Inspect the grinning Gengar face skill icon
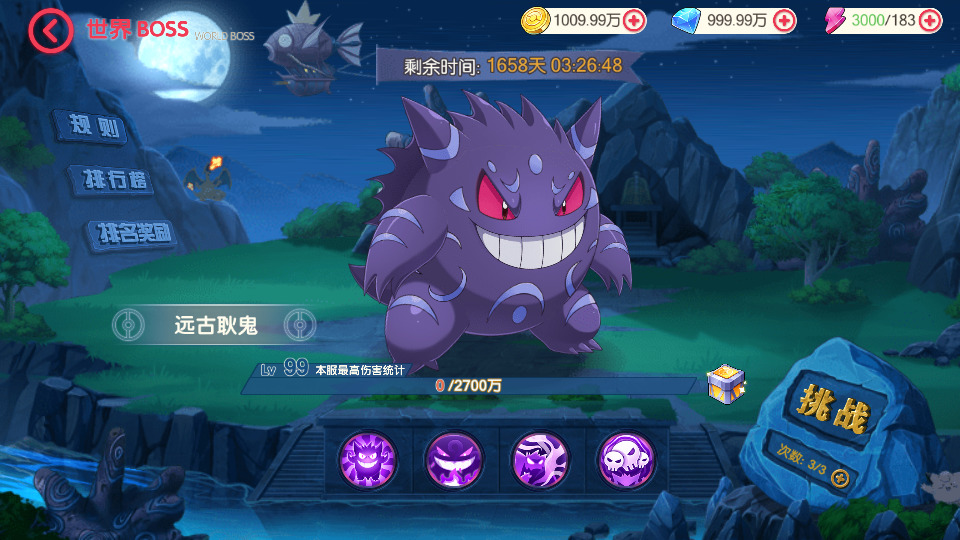The width and height of the screenshot is (960, 540). (367, 458)
